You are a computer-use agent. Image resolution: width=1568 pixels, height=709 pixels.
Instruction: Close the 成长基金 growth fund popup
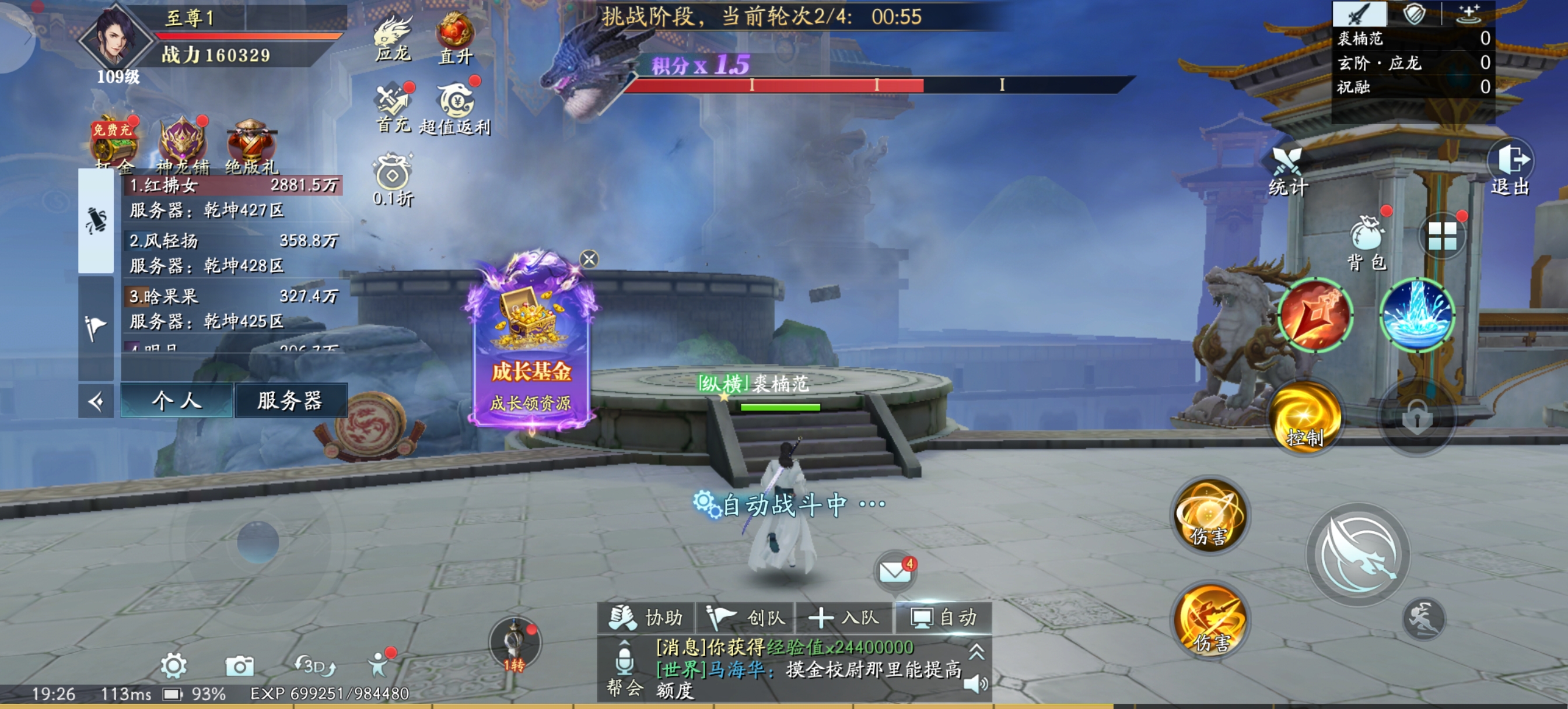click(589, 259)
